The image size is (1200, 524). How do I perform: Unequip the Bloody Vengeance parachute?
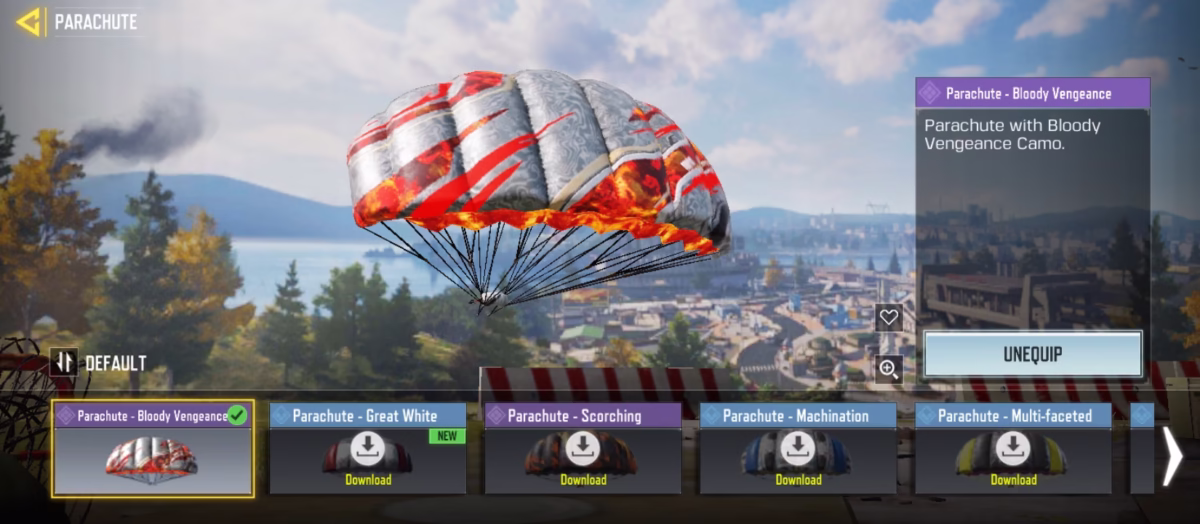(1032, 354)
